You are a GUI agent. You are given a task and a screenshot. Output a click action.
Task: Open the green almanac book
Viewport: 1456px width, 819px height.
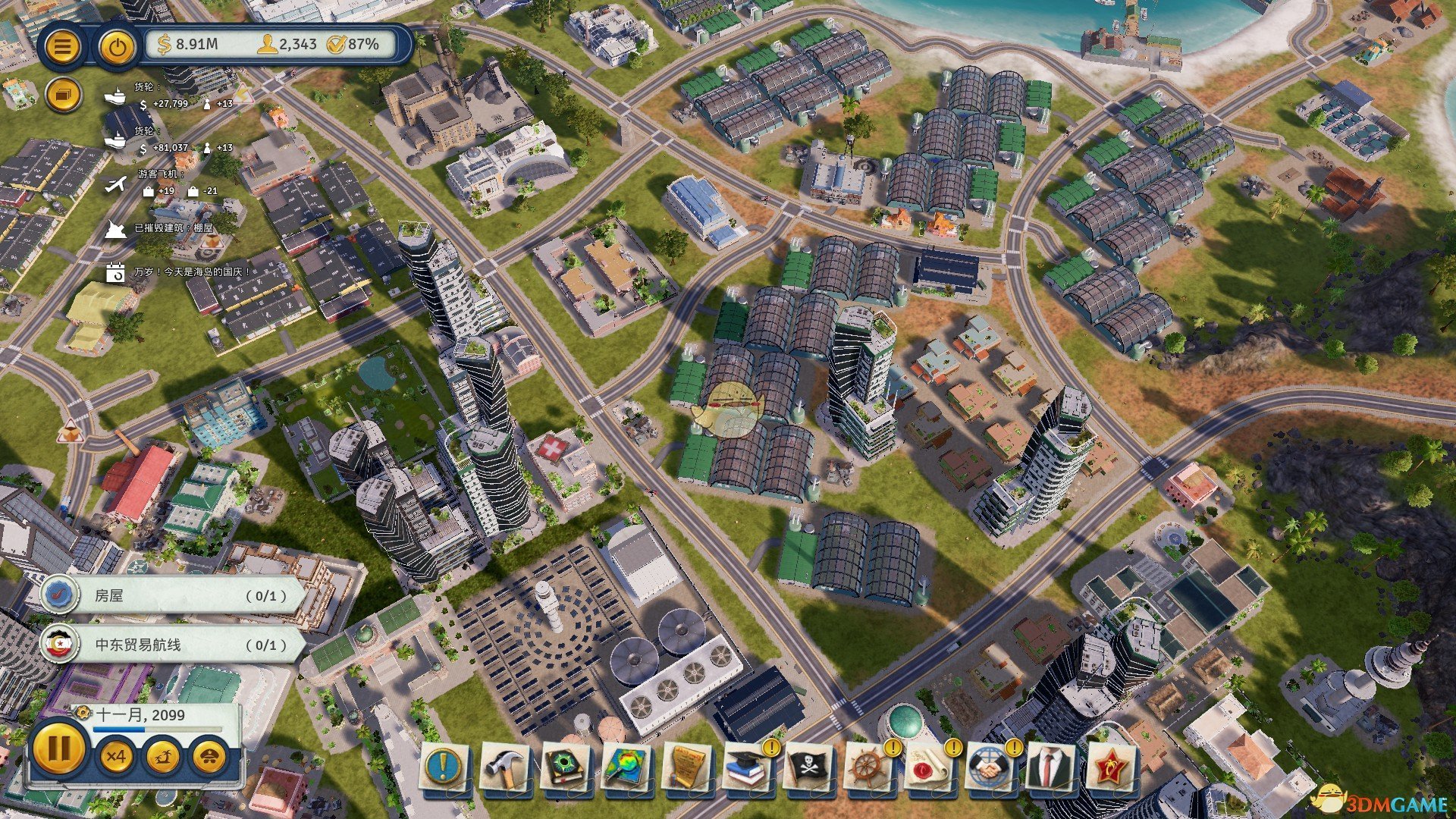(565, 767)
